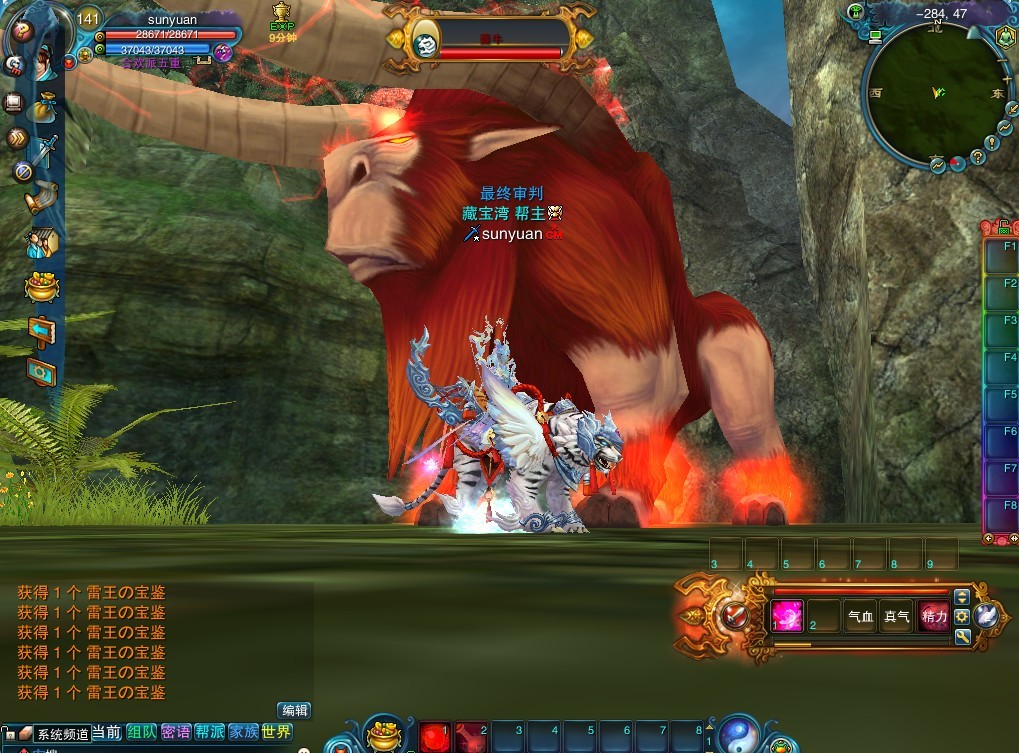Open the money bag inventory icon

coord(43,104)
